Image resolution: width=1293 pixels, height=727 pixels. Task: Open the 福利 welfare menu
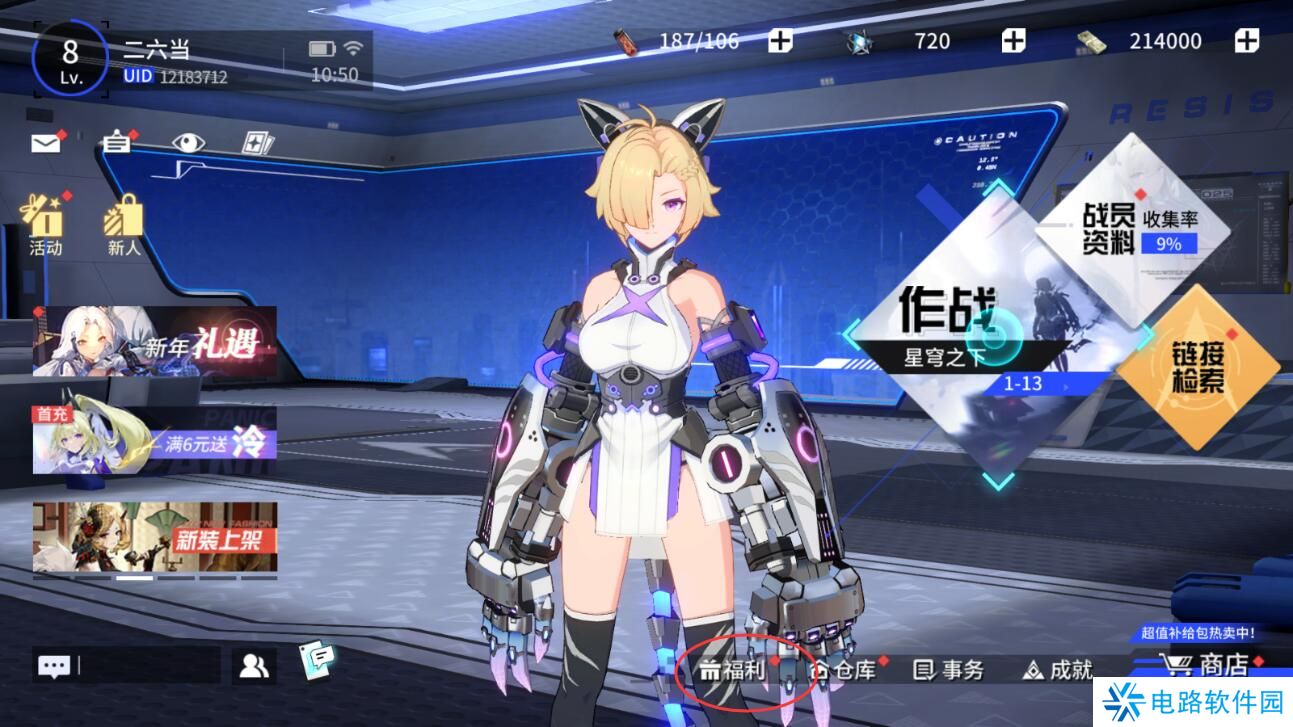click(733, 670)
